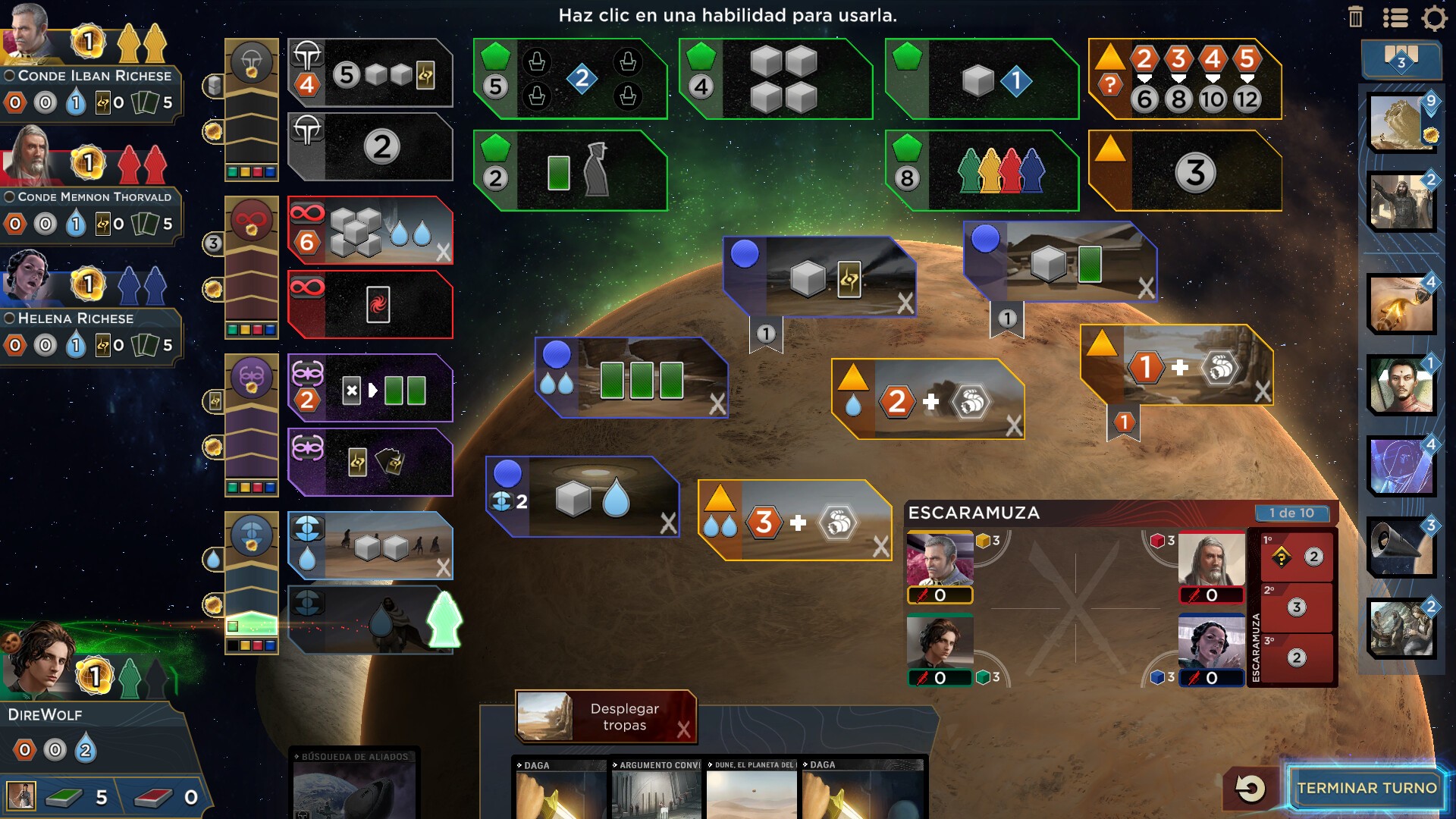Undo the last action with the arrow button
1456x819 pixels.
coord(1250,788)
